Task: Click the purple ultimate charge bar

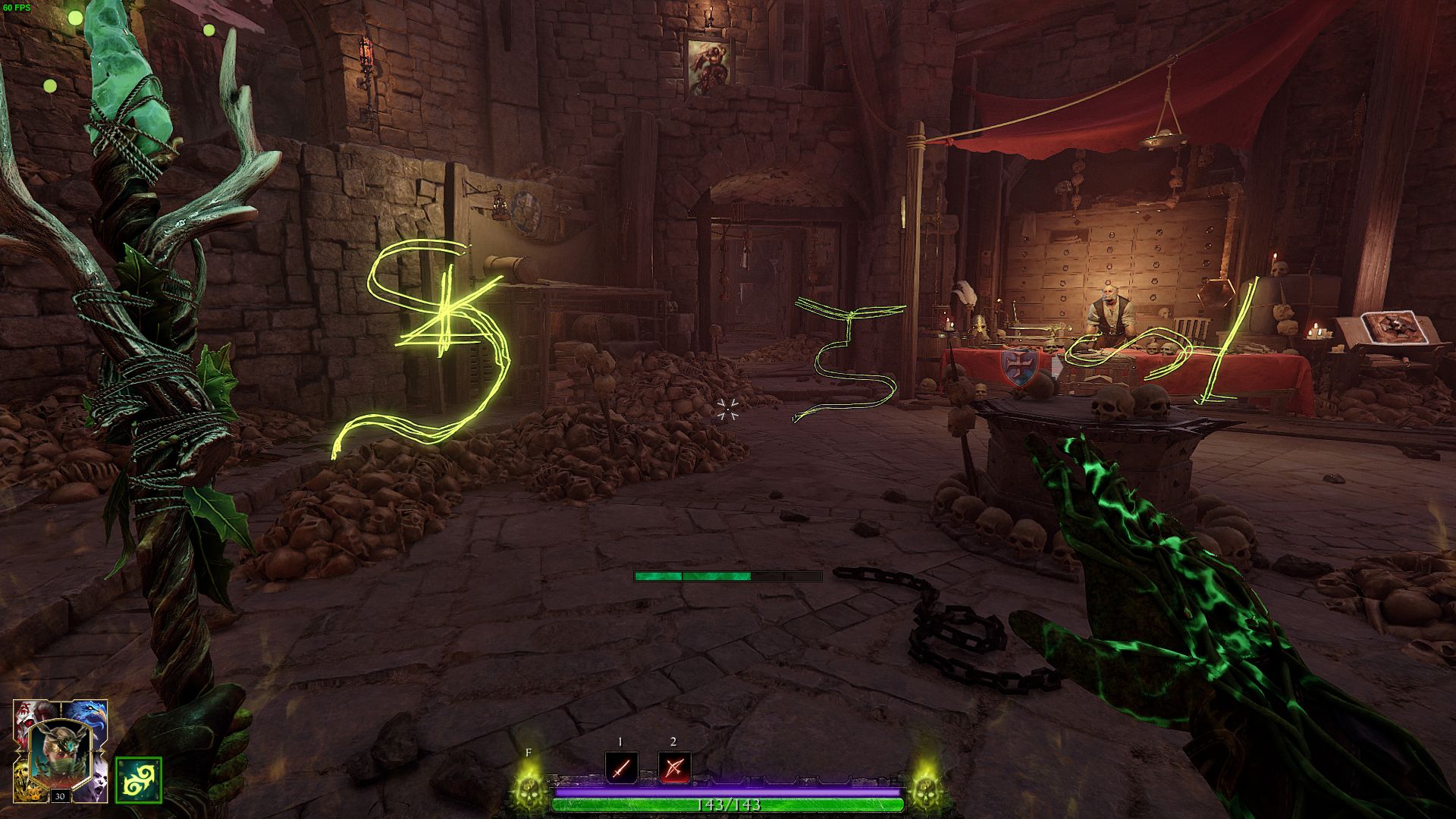Action: 728,790
